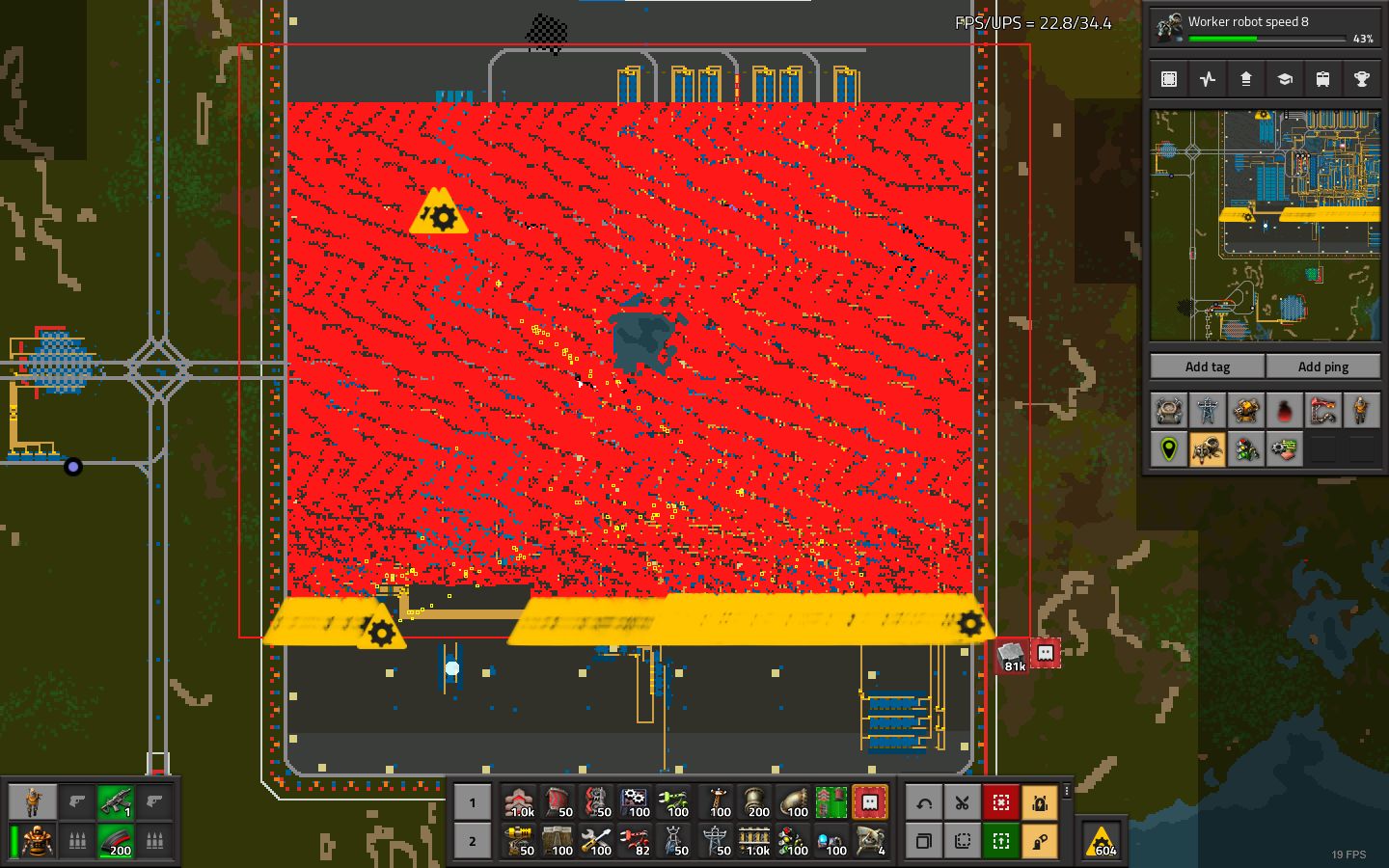Select the red deconstruction planner tool
1389x868 pixels.
[x=1000, y=802]
